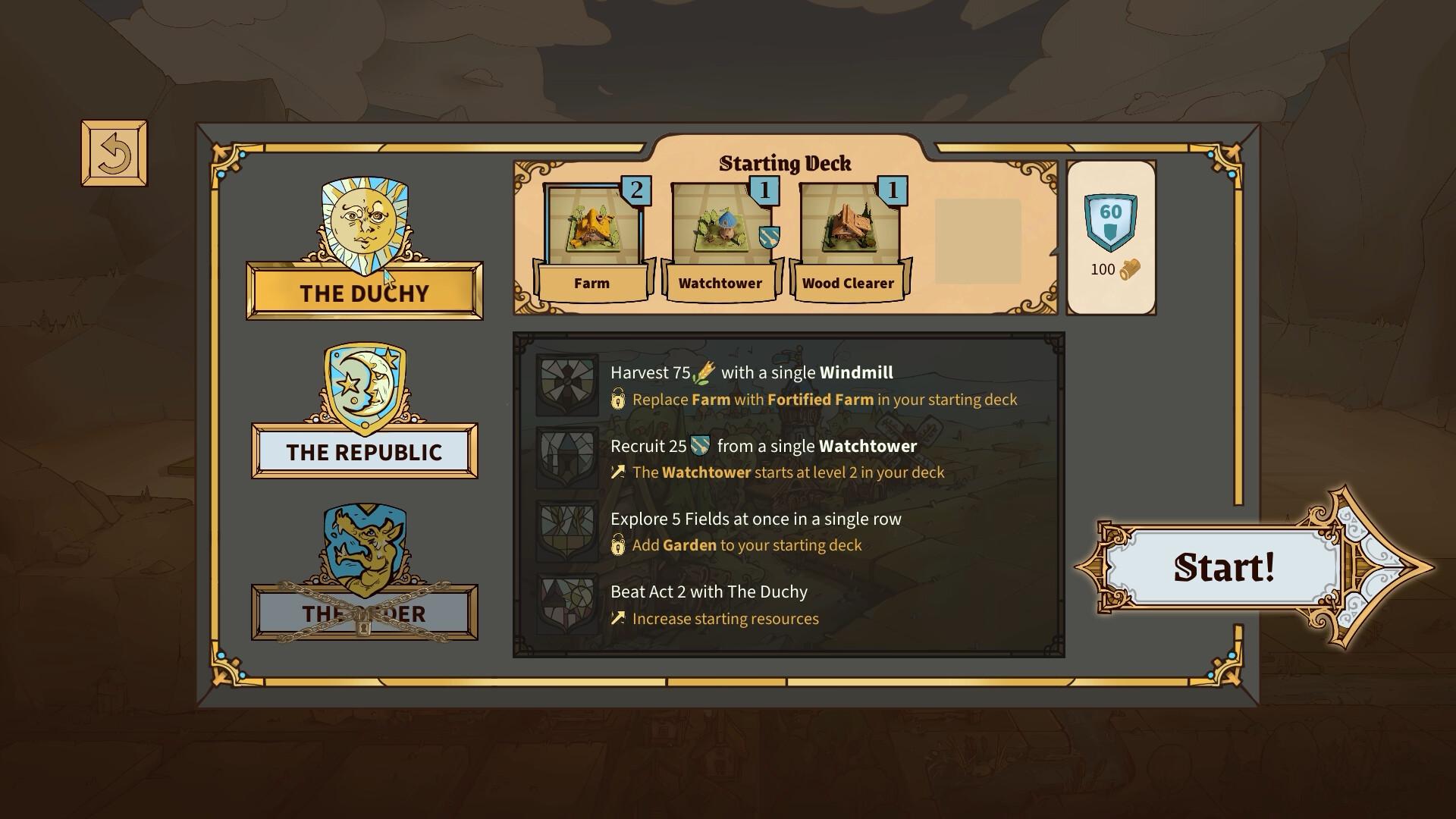This screenshot has width=1456, height=819.
Task: Switch to the Starting Deck panel
Action: [x=786, y=163]
